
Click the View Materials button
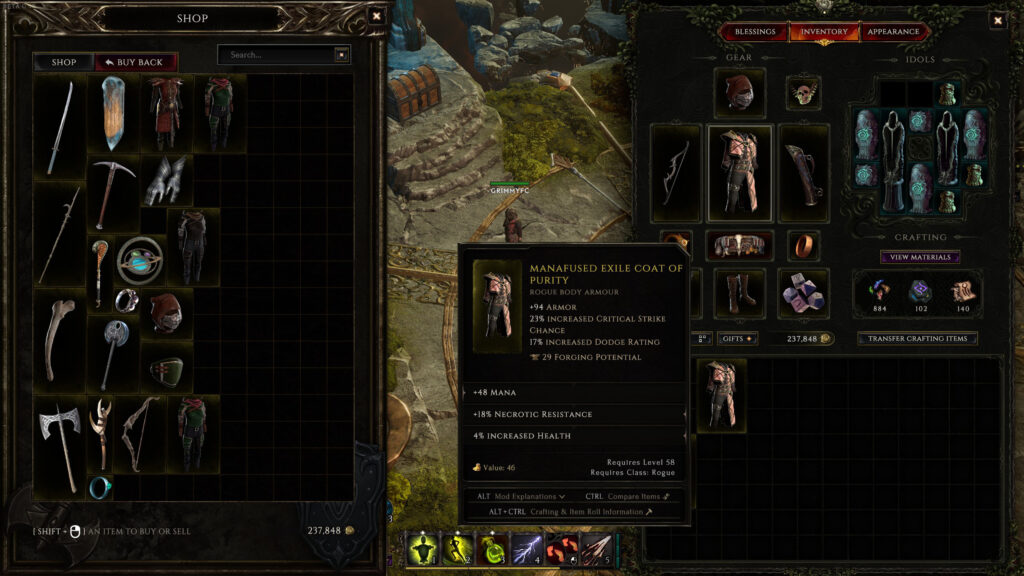coord(920,257)
